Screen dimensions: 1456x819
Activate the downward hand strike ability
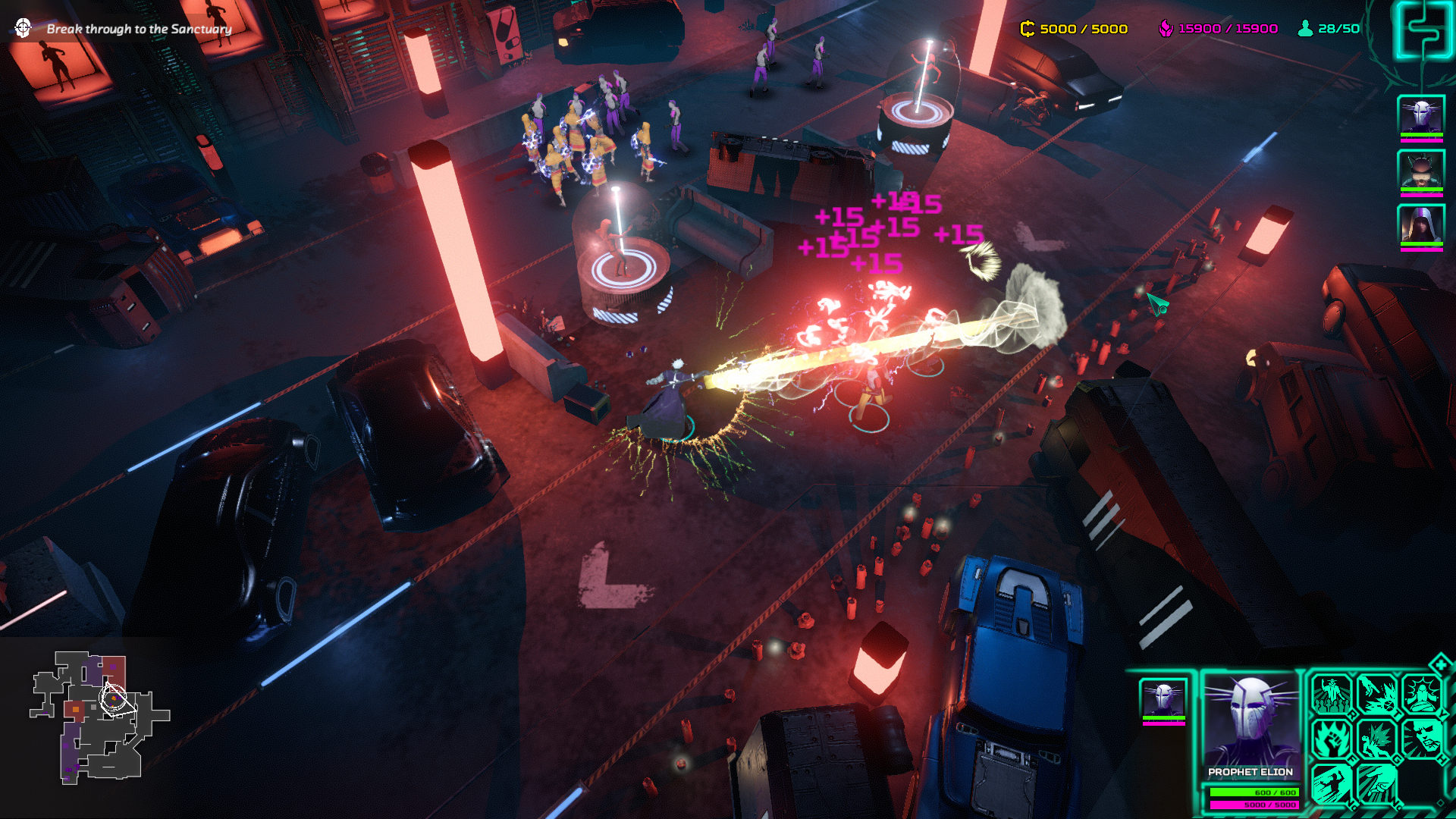1377,783
